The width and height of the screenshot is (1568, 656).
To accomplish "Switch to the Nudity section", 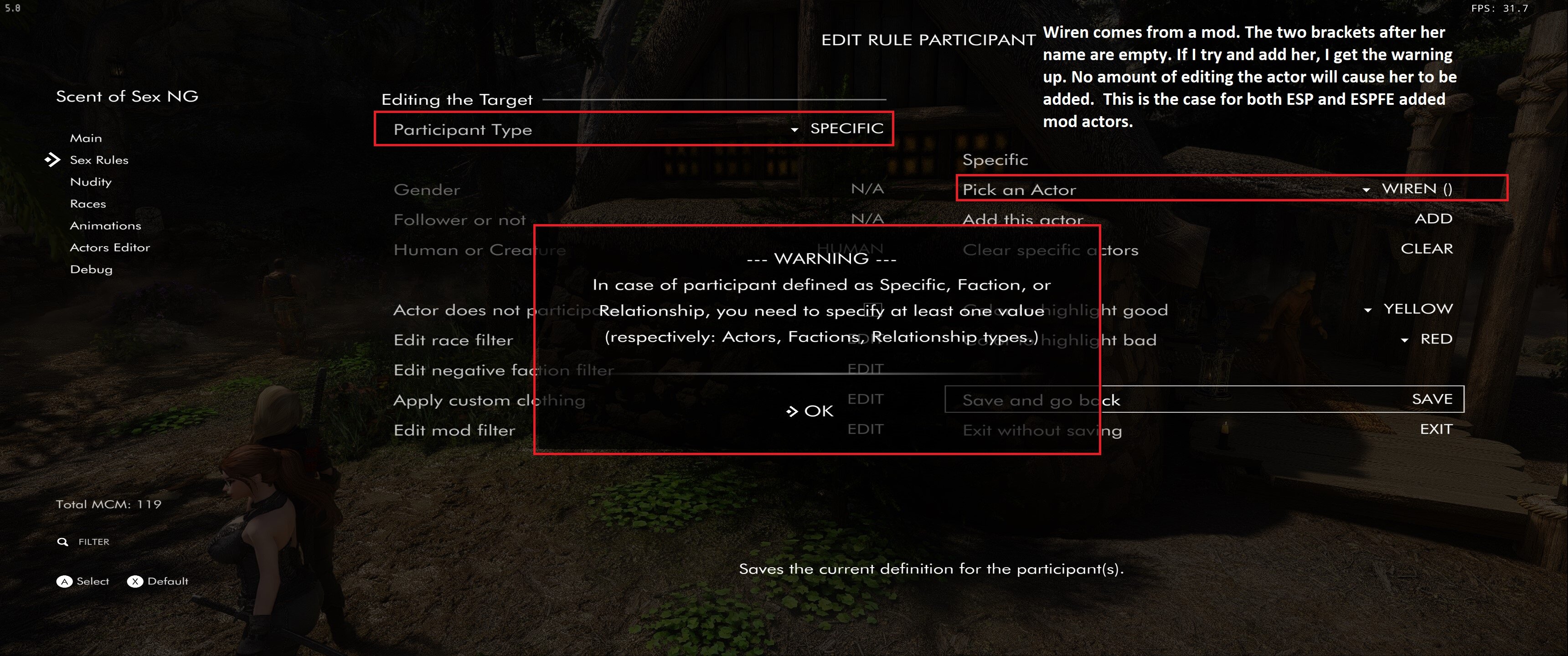I will coord(91,181).
